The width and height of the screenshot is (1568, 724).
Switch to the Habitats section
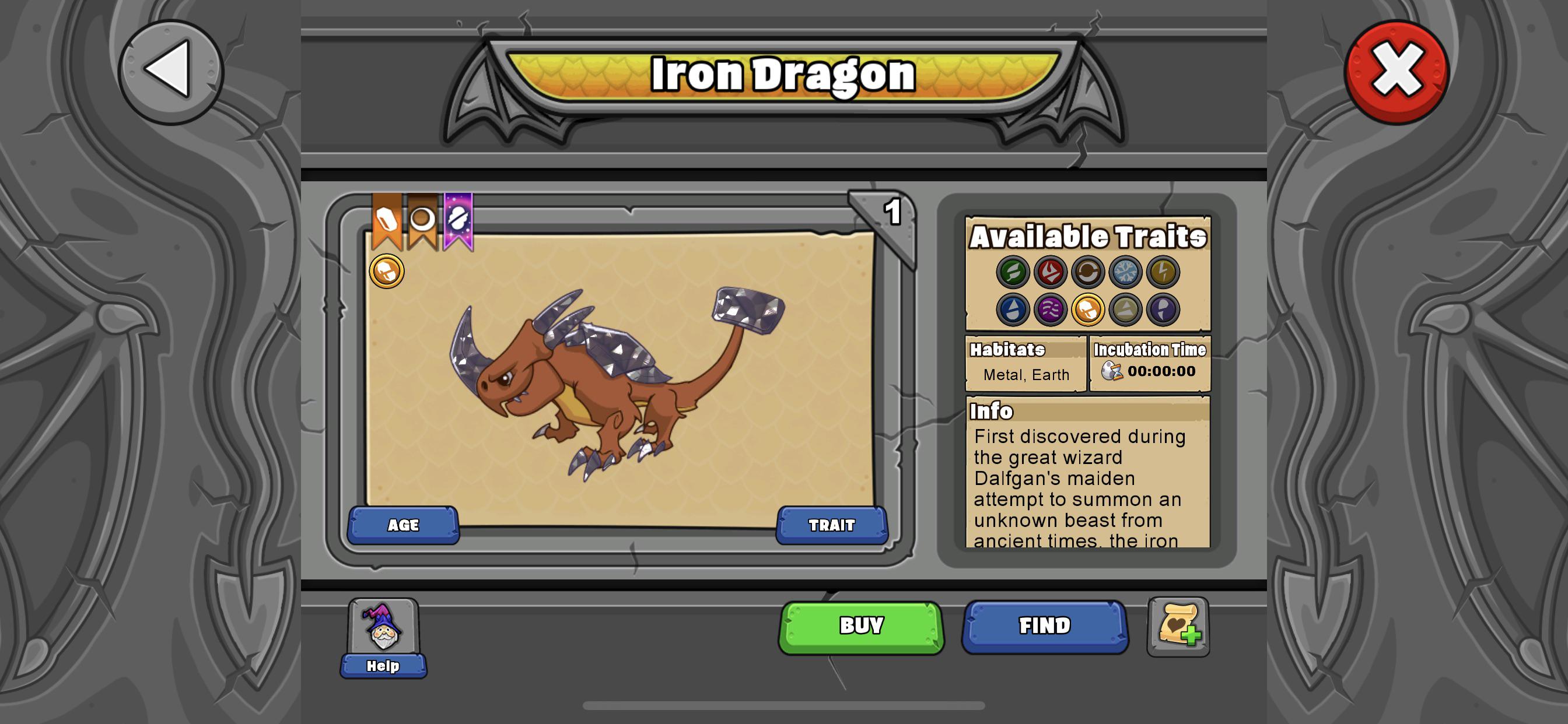pos(1025,362)
